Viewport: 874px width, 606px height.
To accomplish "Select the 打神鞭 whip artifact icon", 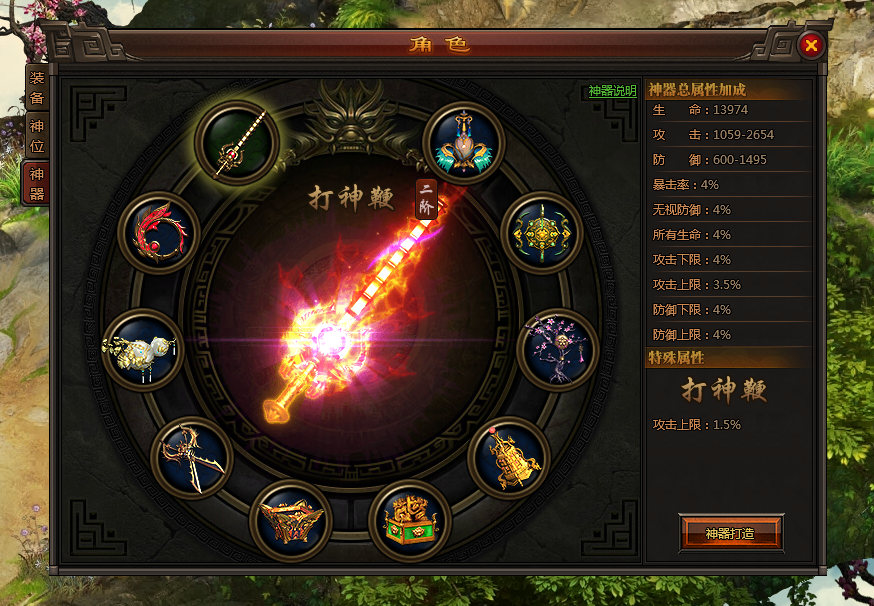I will (236, 143).
